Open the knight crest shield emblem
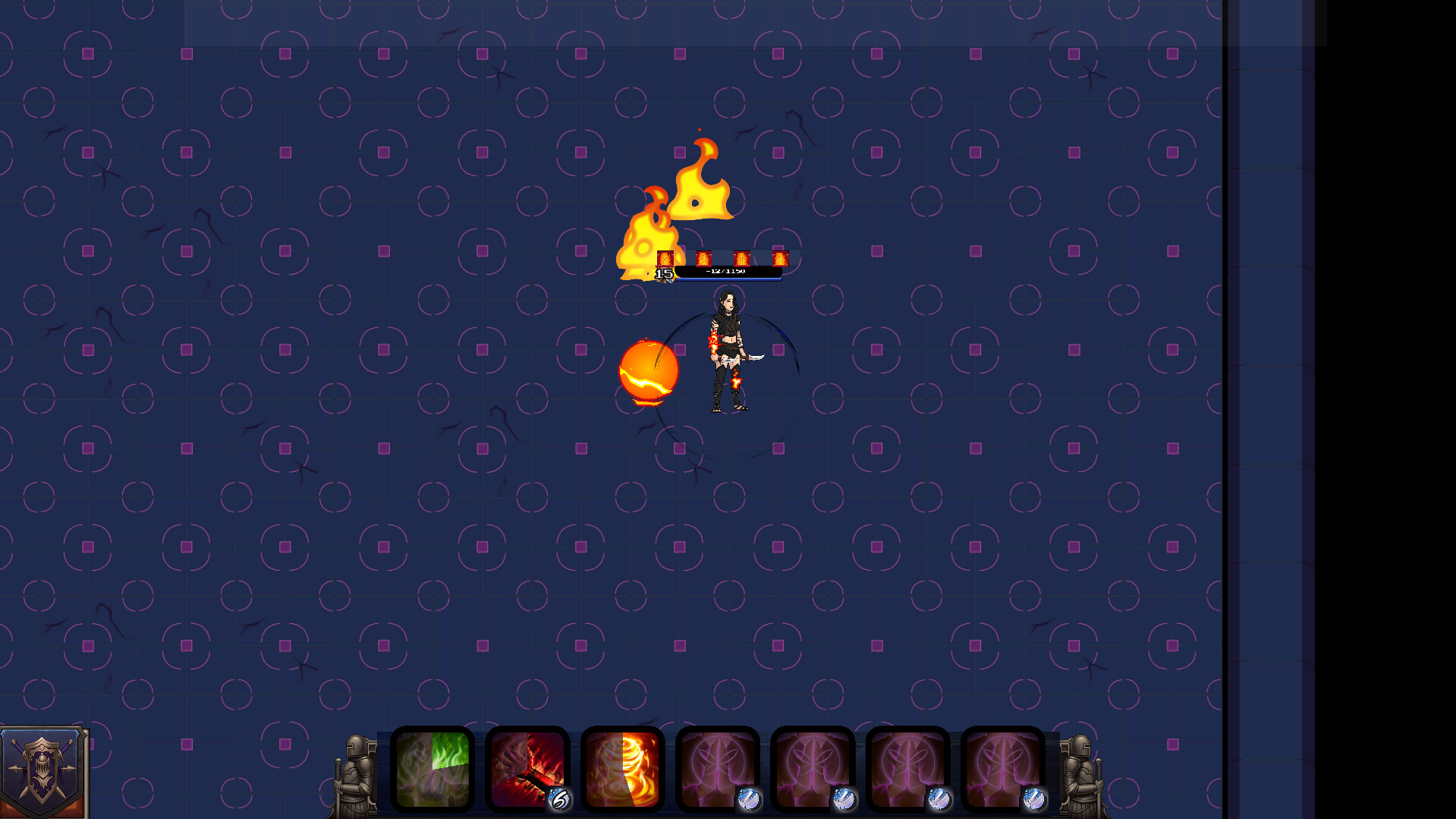This screenshot has height=819, width=1456. pos(44,770)
